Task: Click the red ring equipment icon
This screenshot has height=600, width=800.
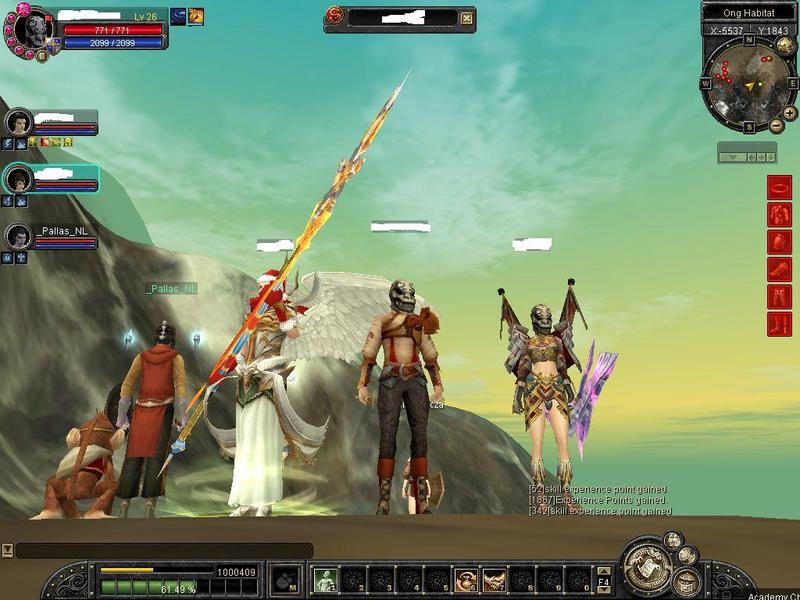Action: pos(779,187)
